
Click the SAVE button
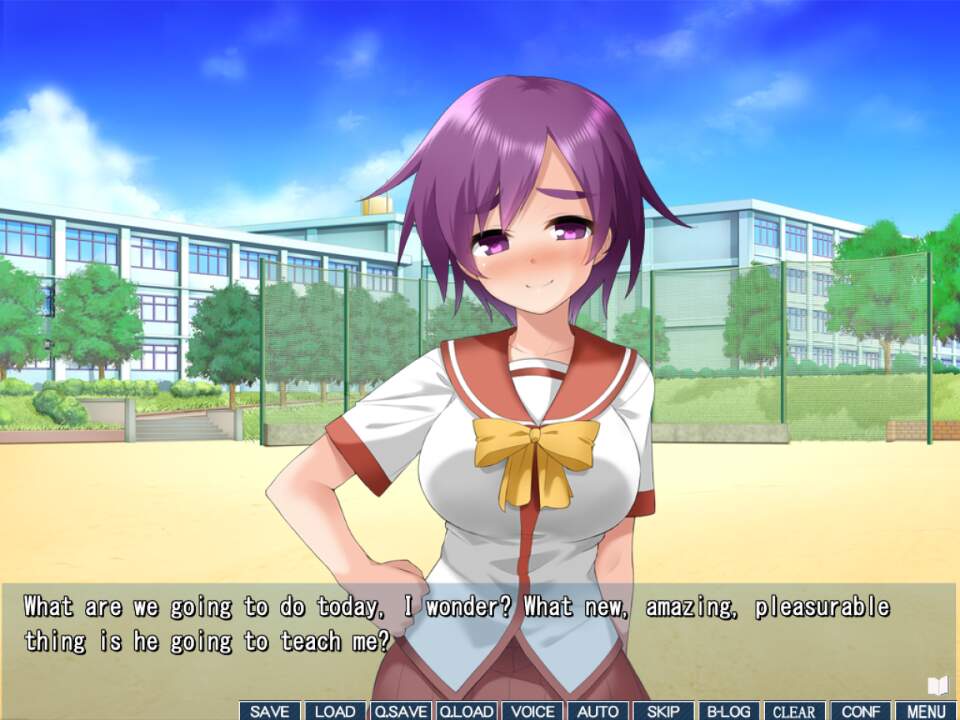coord(270,711)
